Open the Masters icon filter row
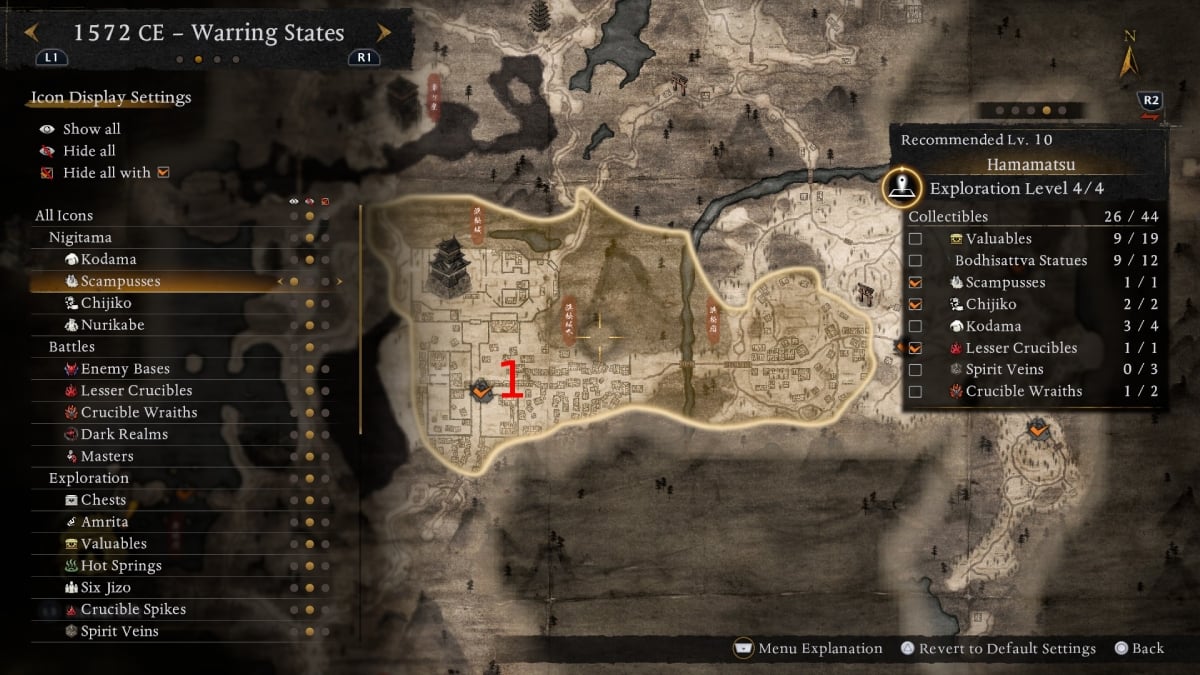The height and width of the screenshot is (675, 1200). (x=106, y=456)
